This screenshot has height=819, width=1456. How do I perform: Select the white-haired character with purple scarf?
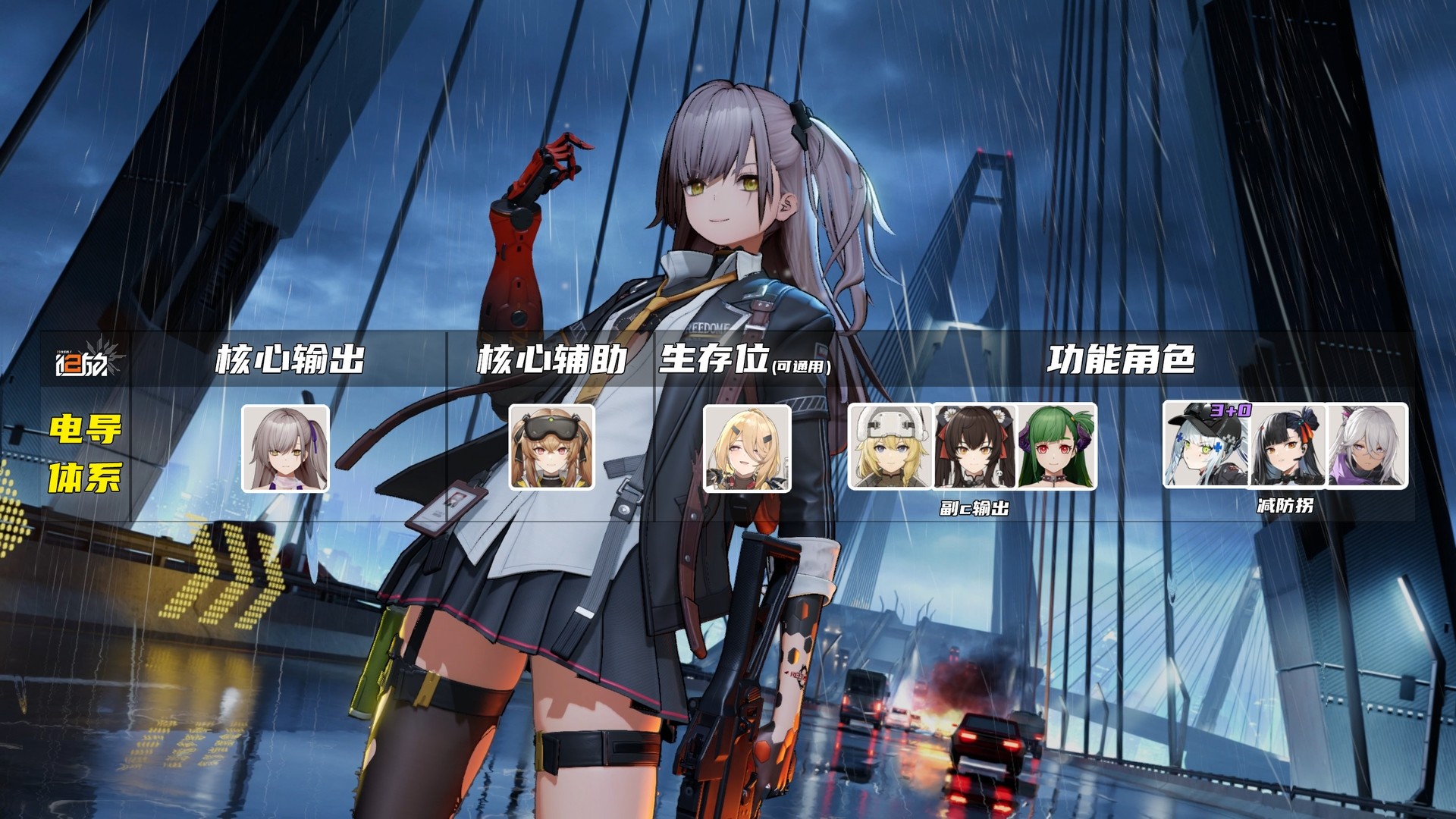[1368, 445]
